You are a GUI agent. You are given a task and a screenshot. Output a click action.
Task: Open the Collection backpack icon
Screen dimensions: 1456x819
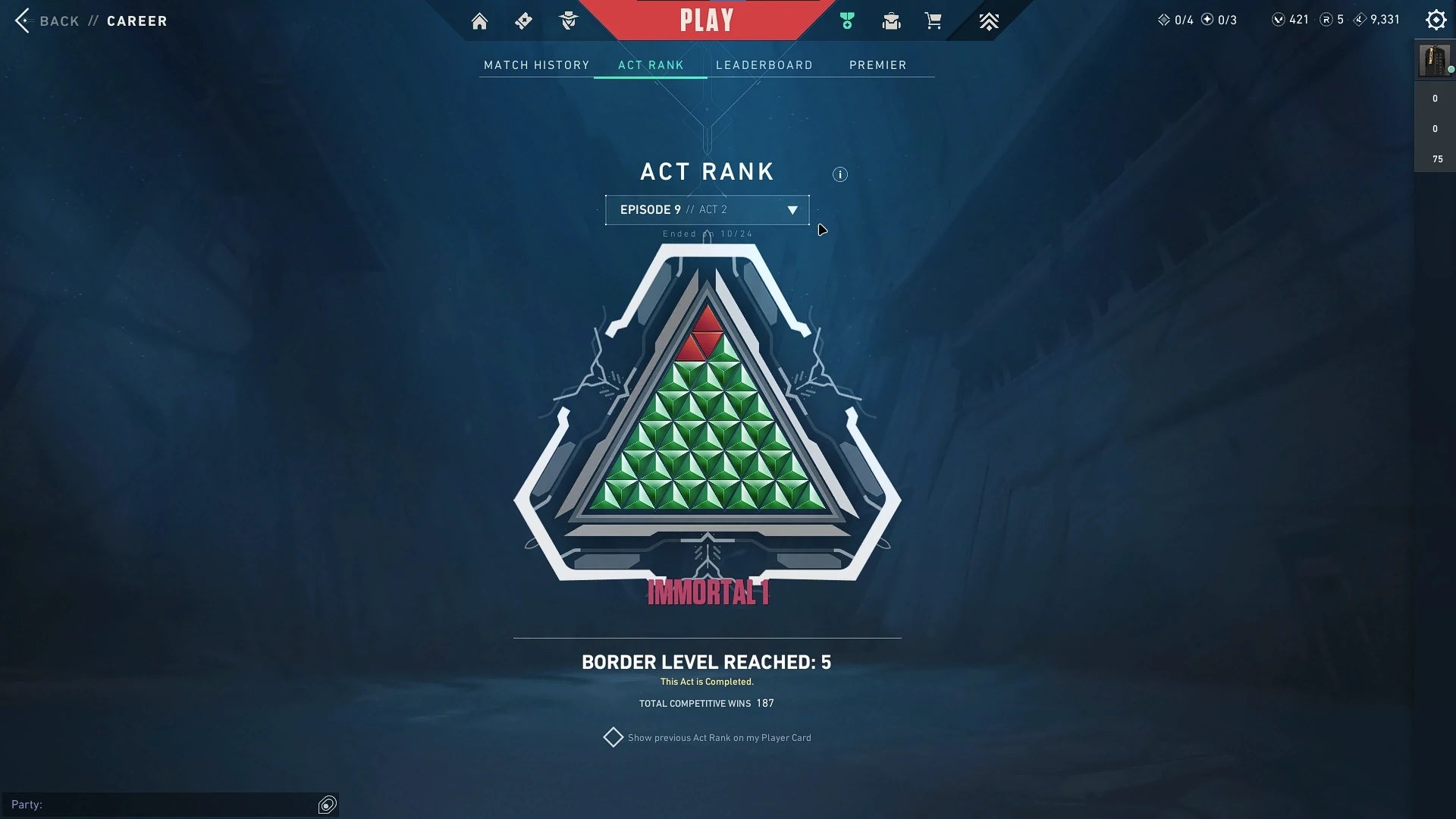coord(891,20)
